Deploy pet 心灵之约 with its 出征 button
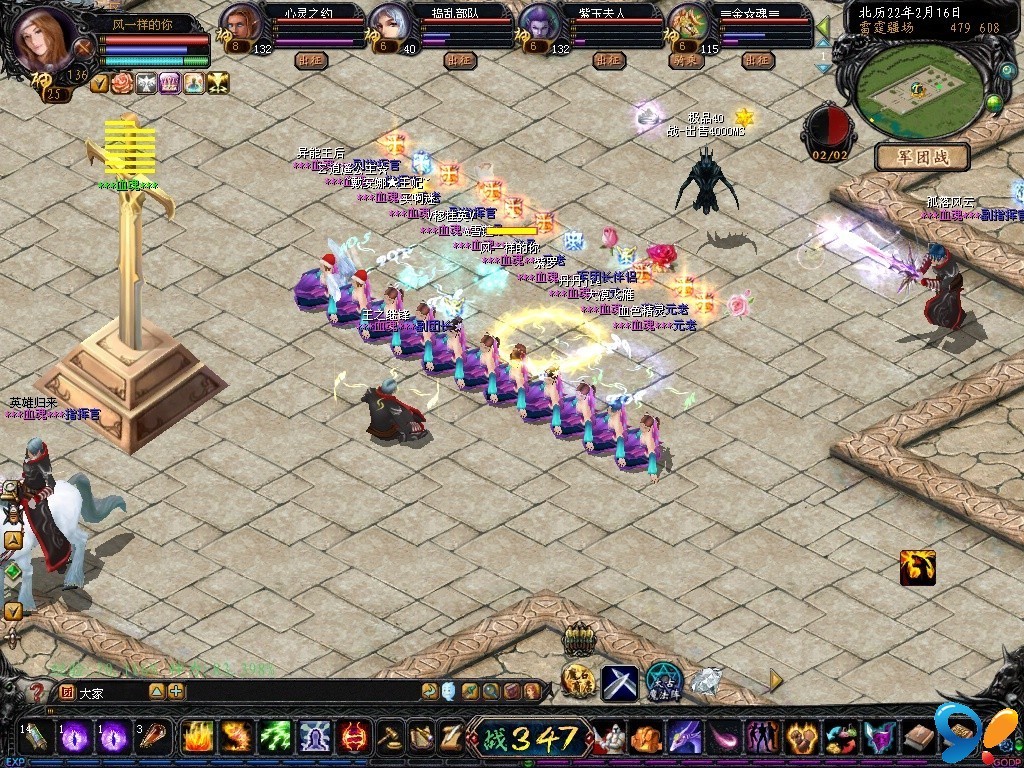1024x768 pixels. tap(310, 60)
